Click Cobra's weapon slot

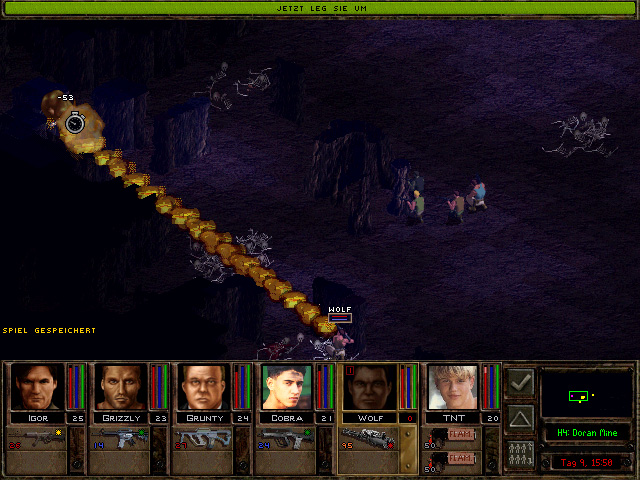[x=288, y=441]
